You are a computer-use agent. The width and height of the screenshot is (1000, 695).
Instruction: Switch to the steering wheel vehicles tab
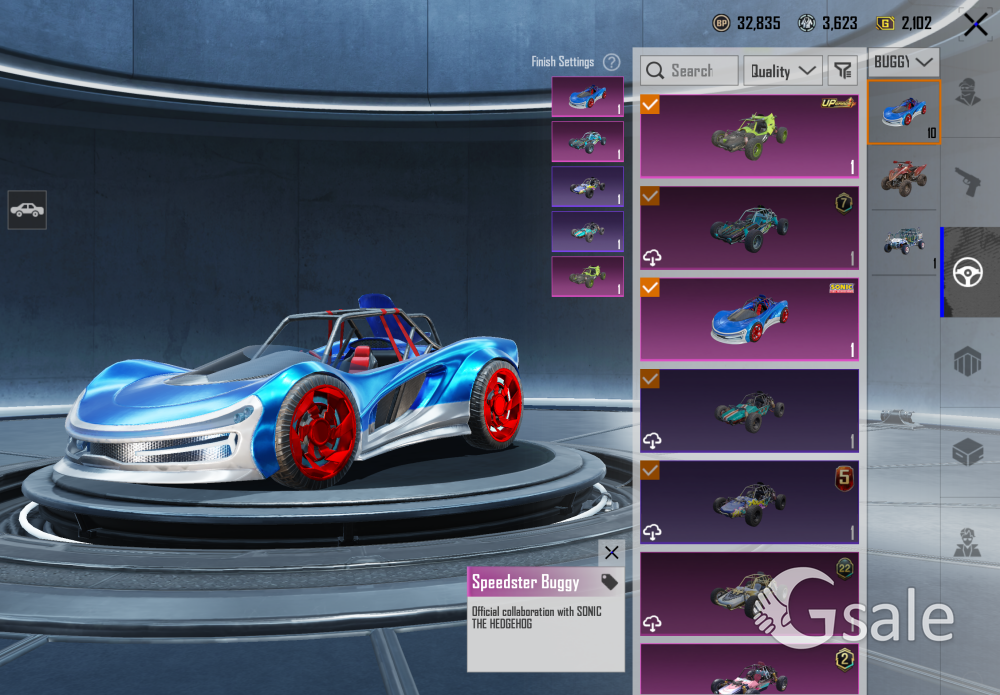coord(967,272)
